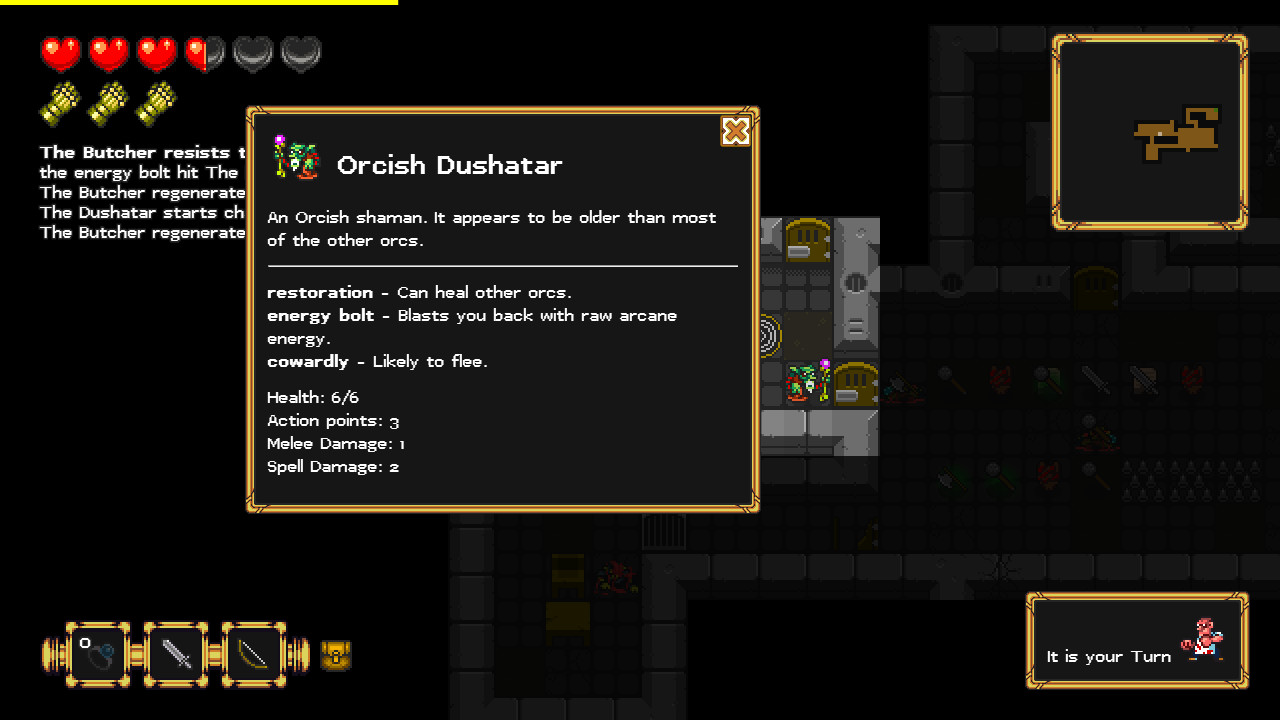This screenshot has height=720, width=1280.
Task: Click the 'energy bolt' ability label
Action: coord(320,315)
